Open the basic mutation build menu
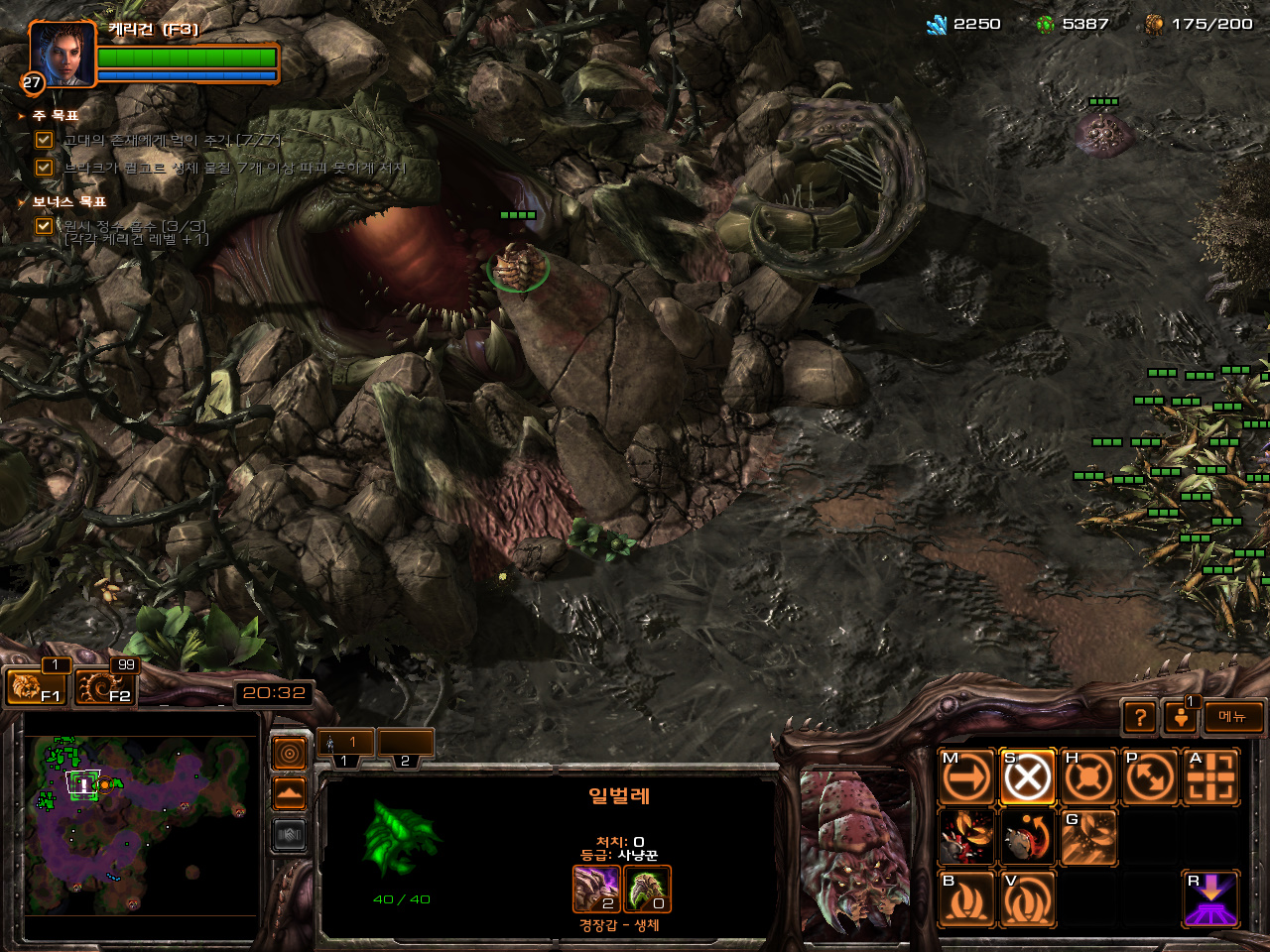This screenshot has width=1270, height=952. pos(966,898)
